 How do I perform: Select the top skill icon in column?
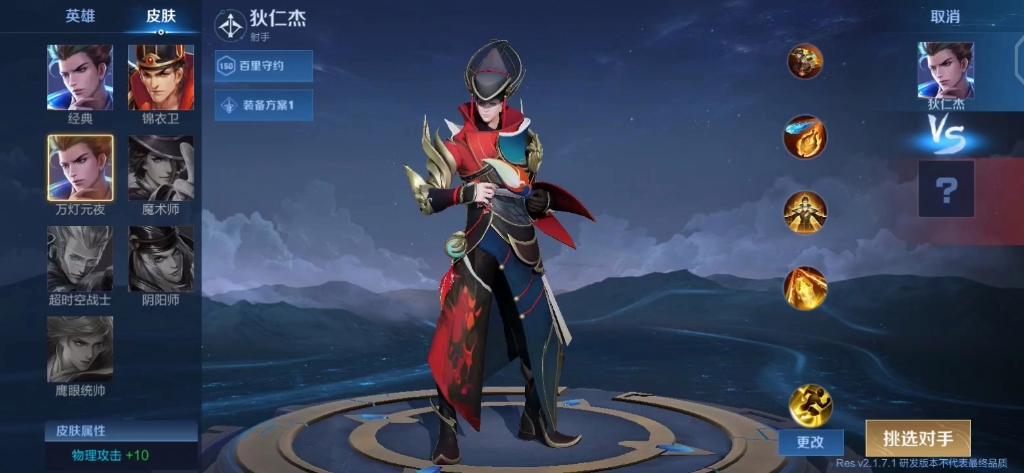(x=805, y=62)
